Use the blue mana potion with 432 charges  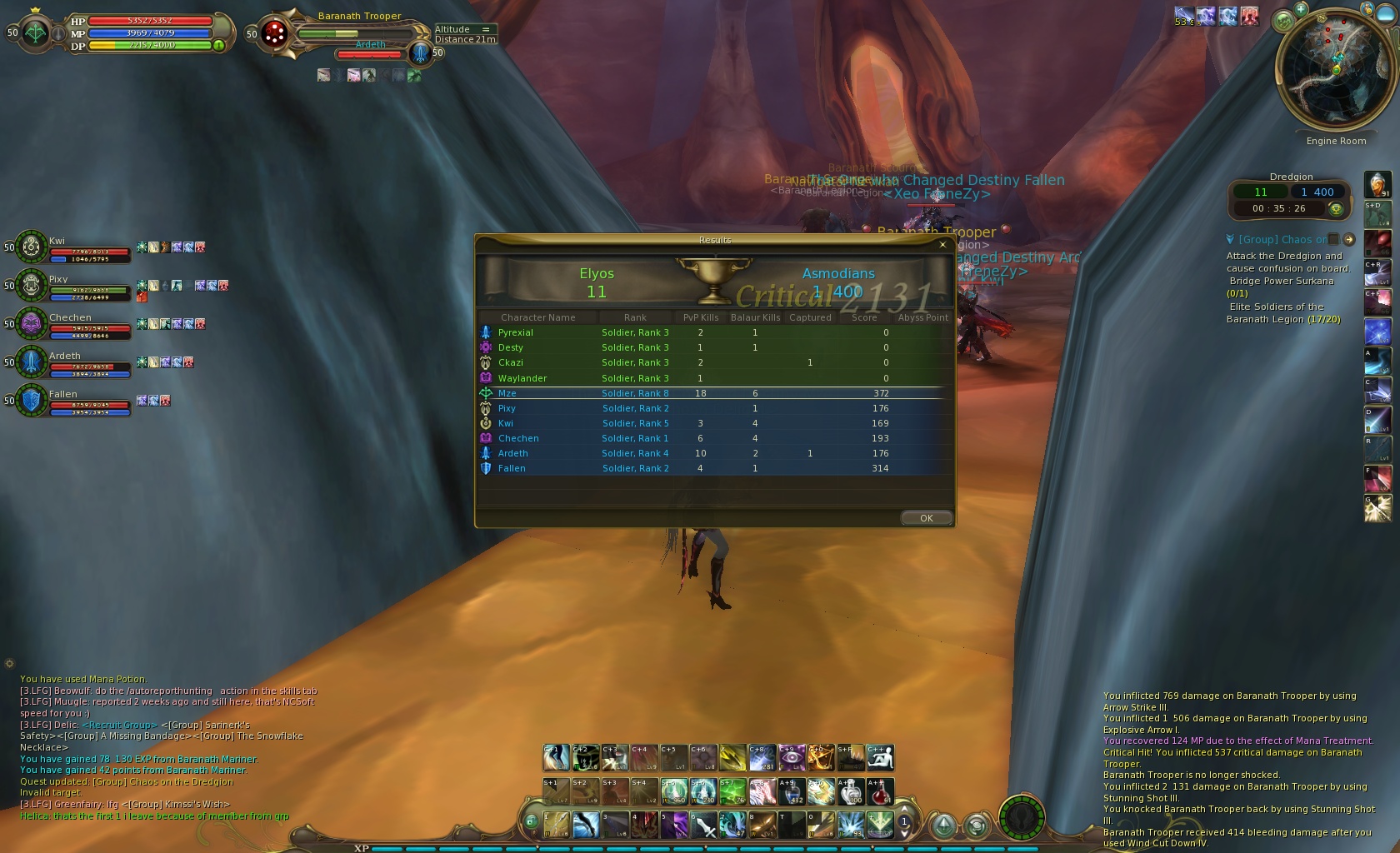[x=792, y=791]
